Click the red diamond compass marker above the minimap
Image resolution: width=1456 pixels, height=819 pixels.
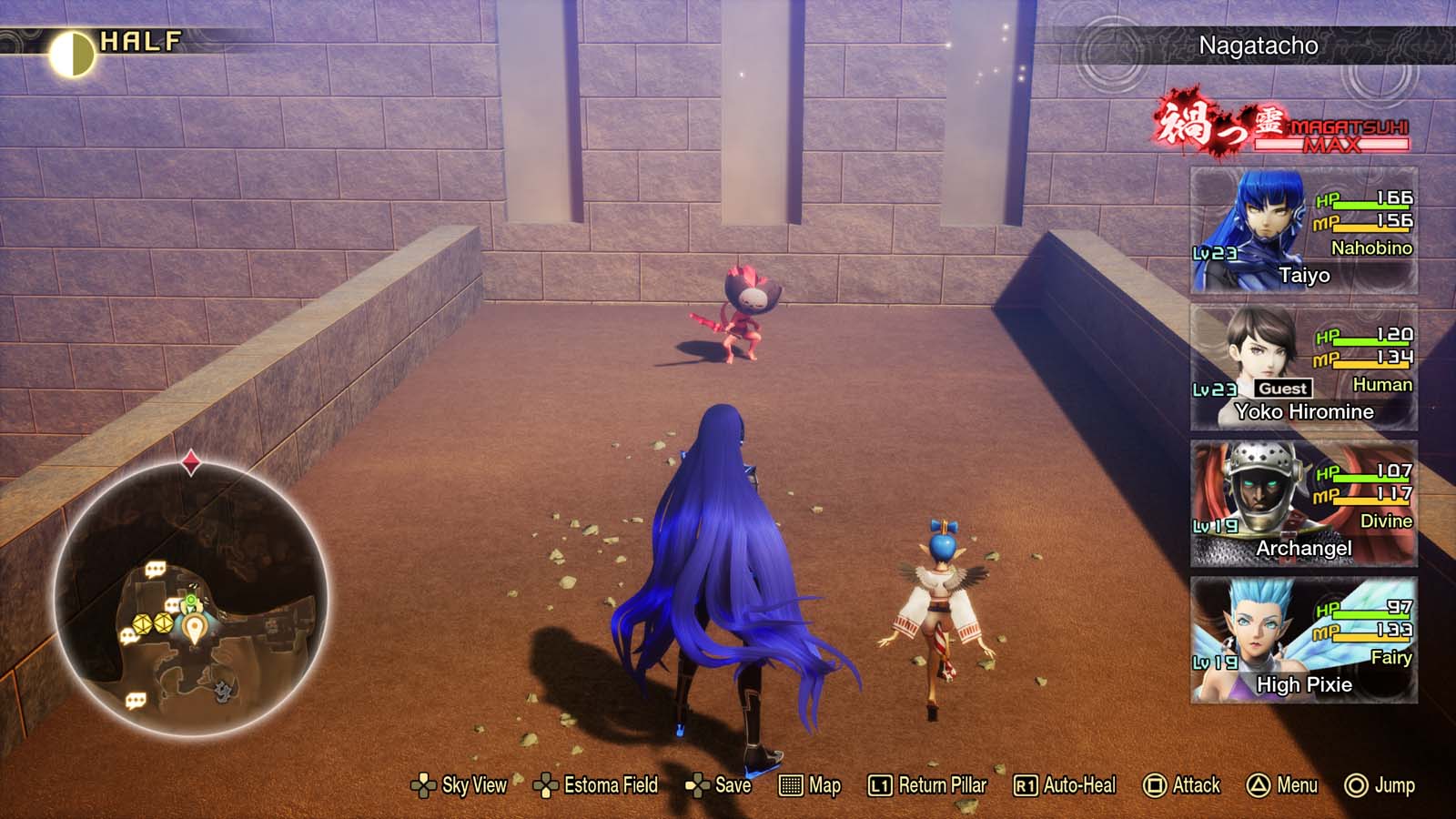pos(190,460)
